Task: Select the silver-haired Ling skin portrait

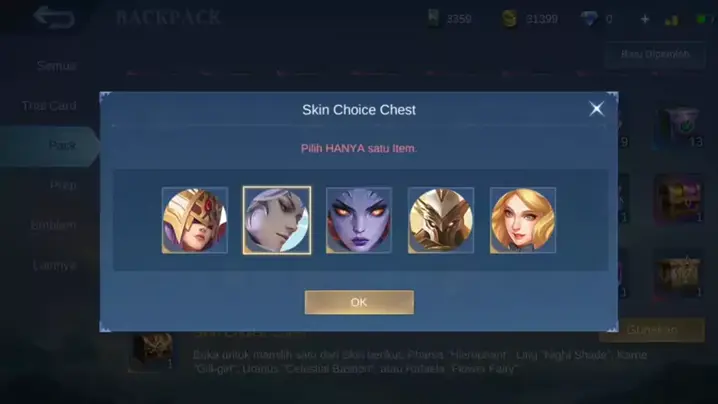Action: point(277,220)
